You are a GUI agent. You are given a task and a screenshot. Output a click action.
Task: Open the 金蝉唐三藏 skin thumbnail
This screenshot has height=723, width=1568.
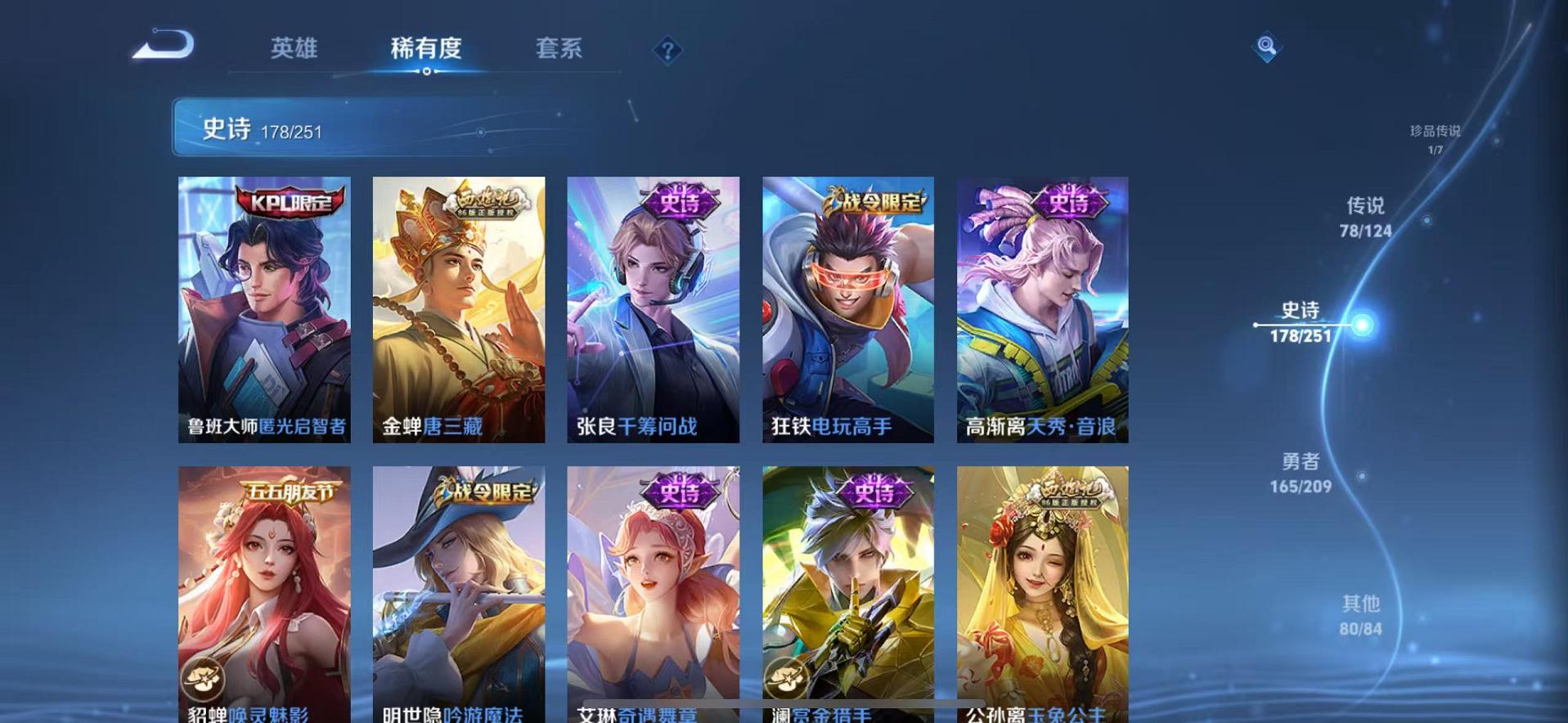[x=457, y=311]
